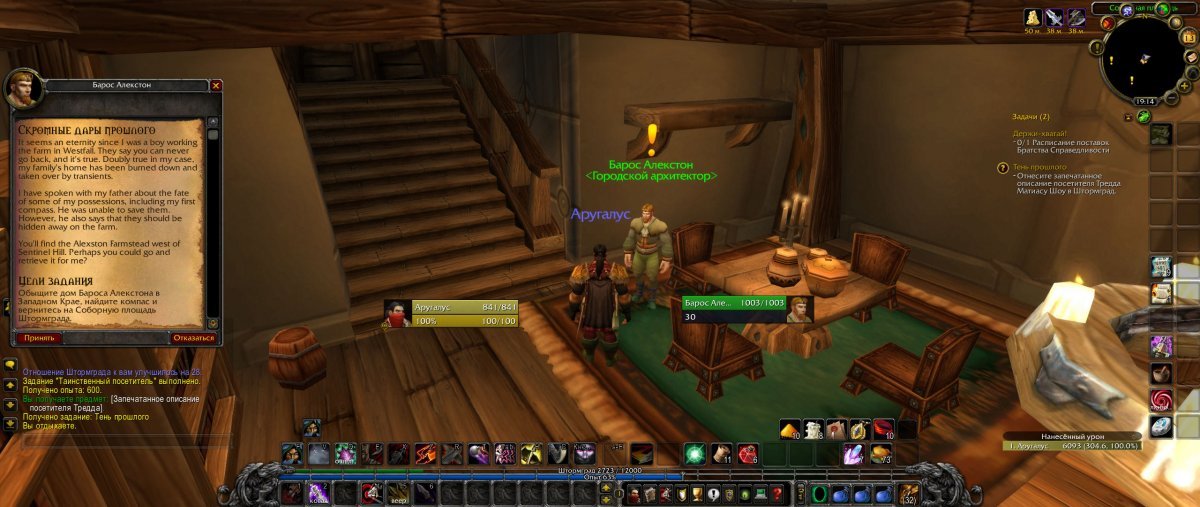Click the gold pile buff icon
Image resolution: width=1200 pixels, height=507 pixels.
[1032, 17]
